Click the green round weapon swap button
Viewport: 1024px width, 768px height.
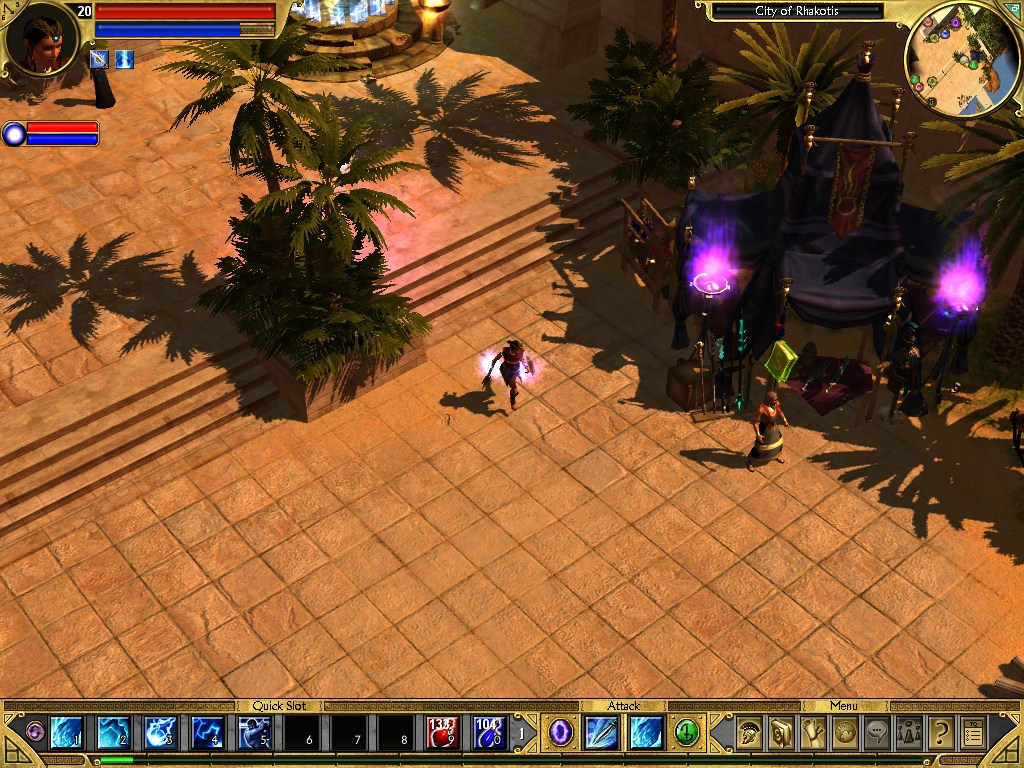click(686, 733)
